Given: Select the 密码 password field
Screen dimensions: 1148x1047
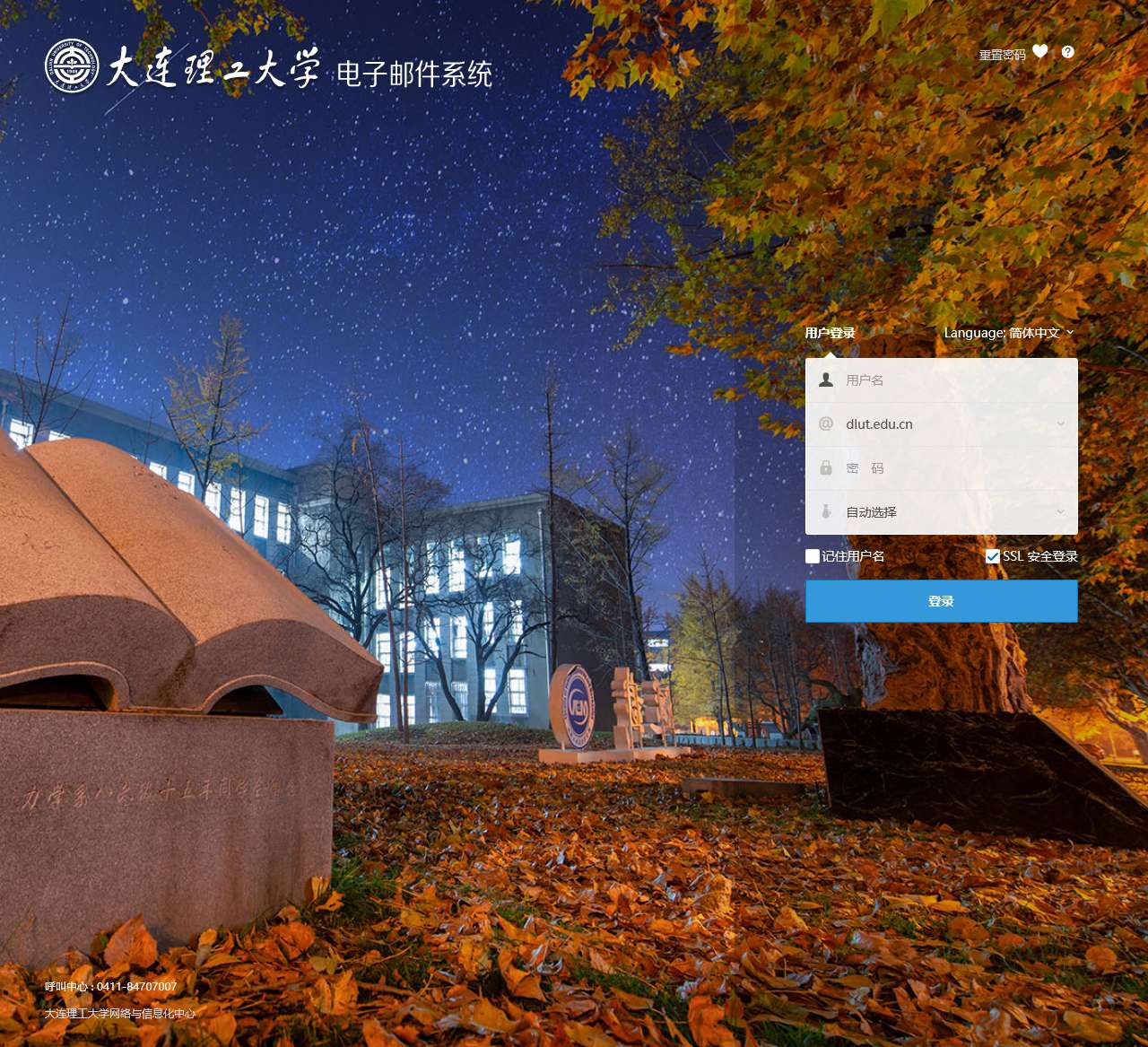Looking at the screenshot, I should tap(951, 468).
